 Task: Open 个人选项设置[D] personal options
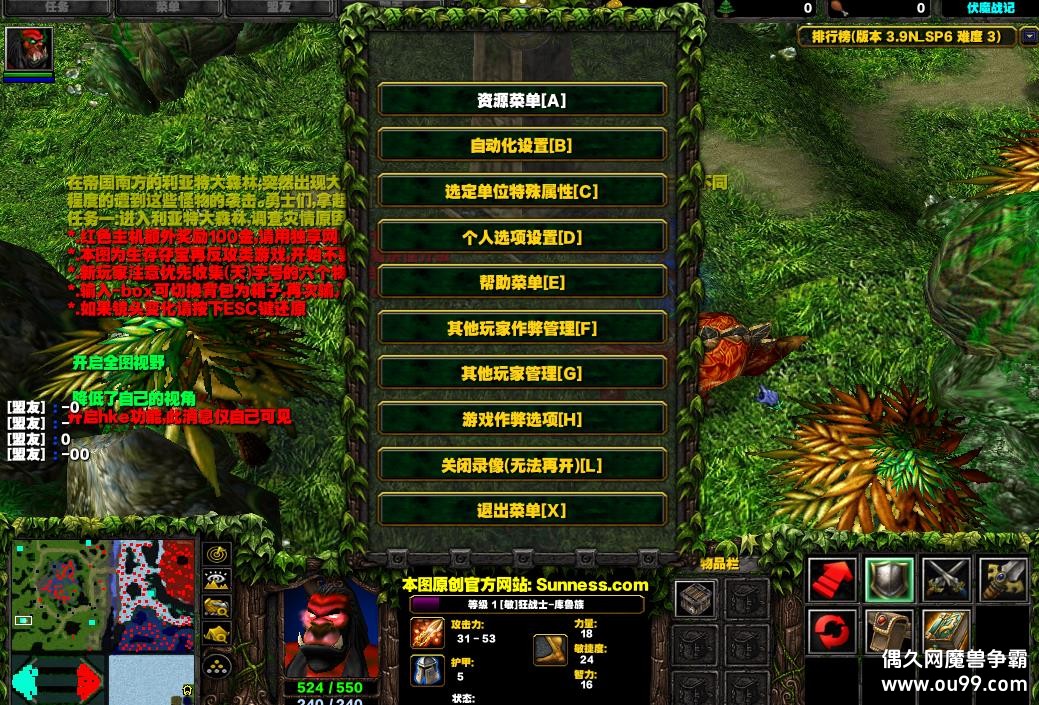521,237
